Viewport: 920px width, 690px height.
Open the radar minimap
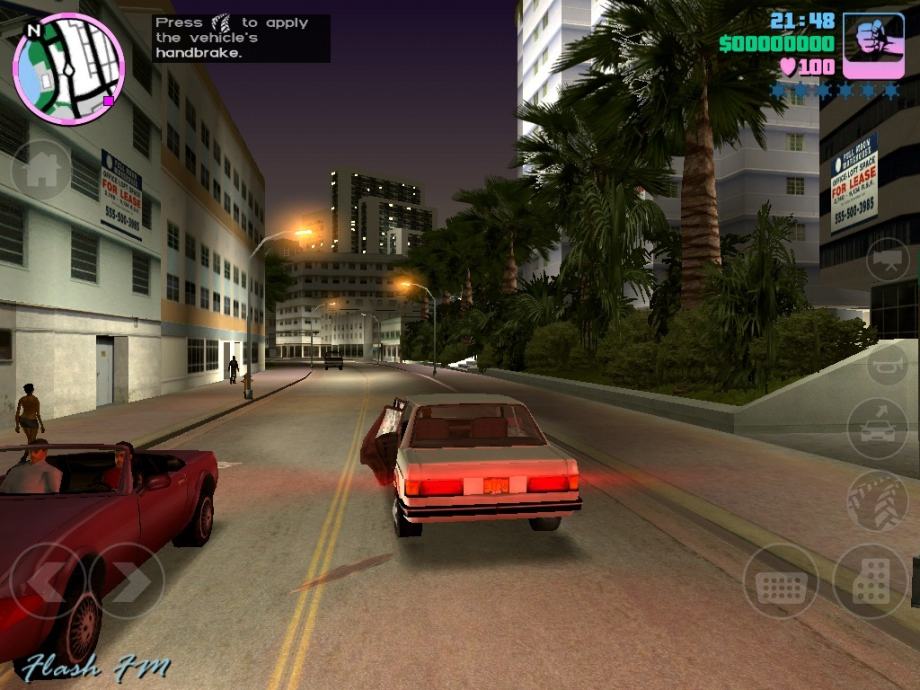pos(68,68)
